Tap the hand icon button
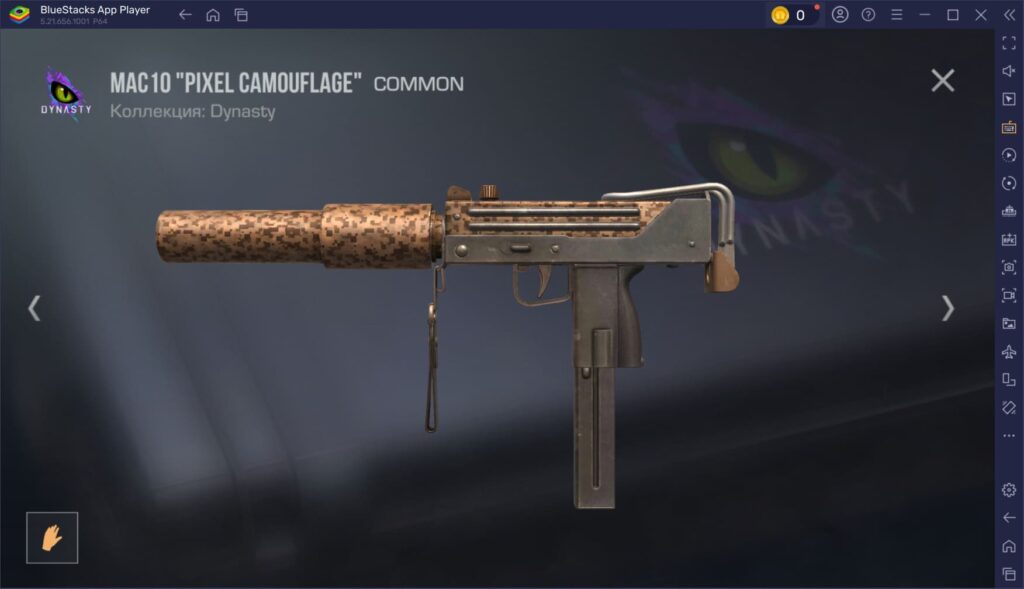The height and width of the screenshot is (589, 1024). (x=52, y=537)
